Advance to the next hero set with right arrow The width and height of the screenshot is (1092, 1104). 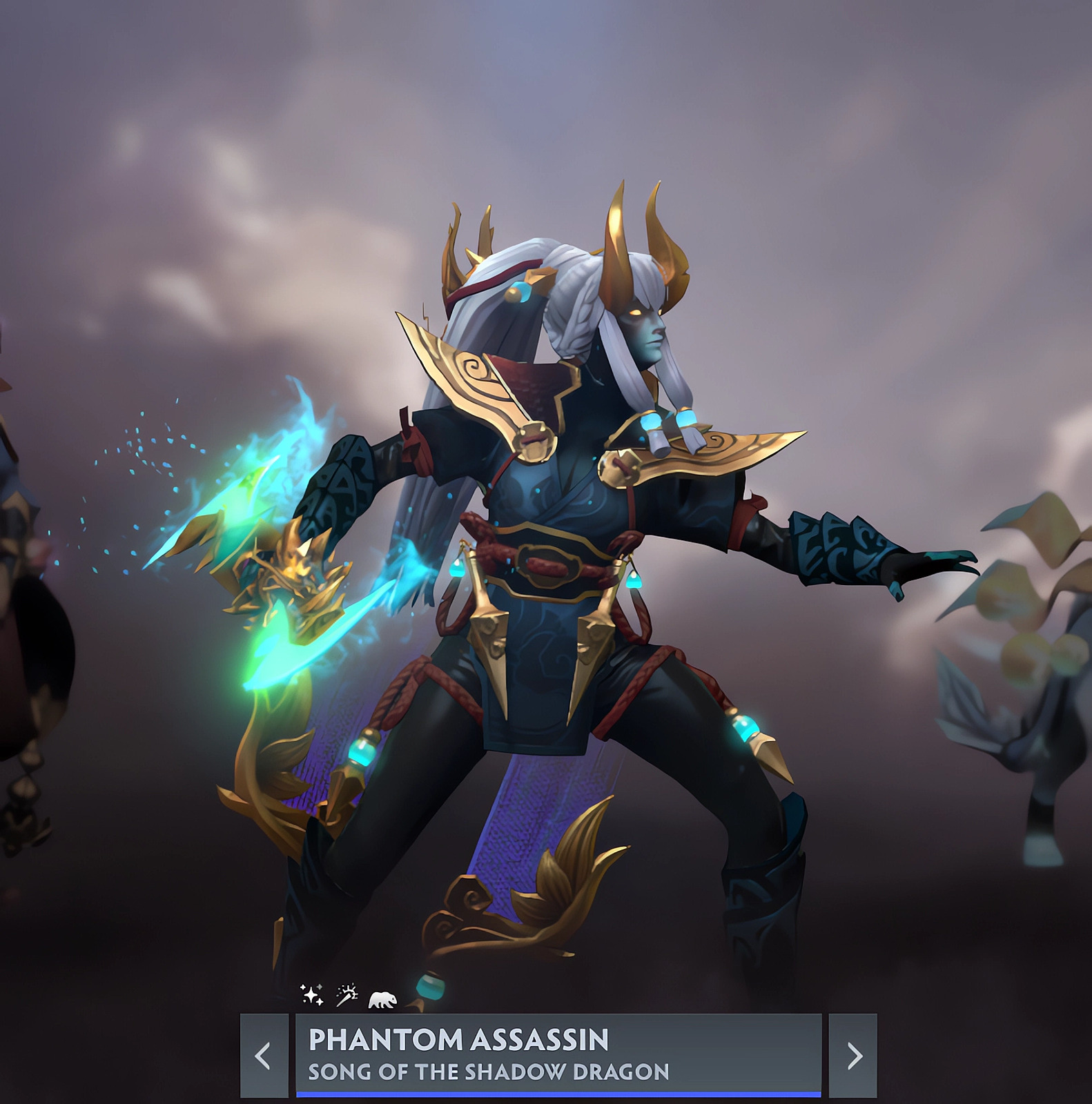tap(853, 1055)
